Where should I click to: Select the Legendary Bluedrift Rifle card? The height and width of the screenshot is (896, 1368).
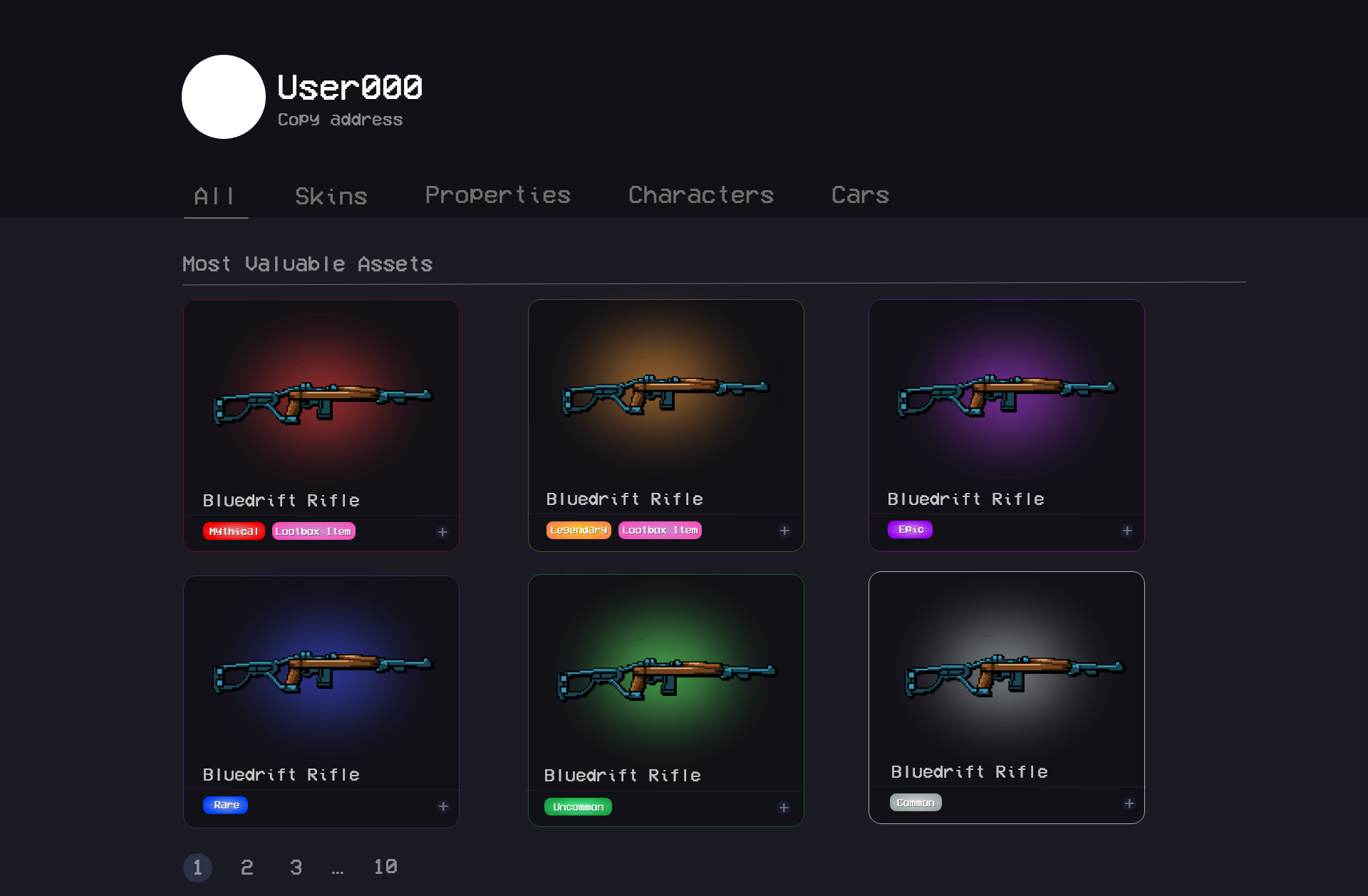(x=665, y=406)
